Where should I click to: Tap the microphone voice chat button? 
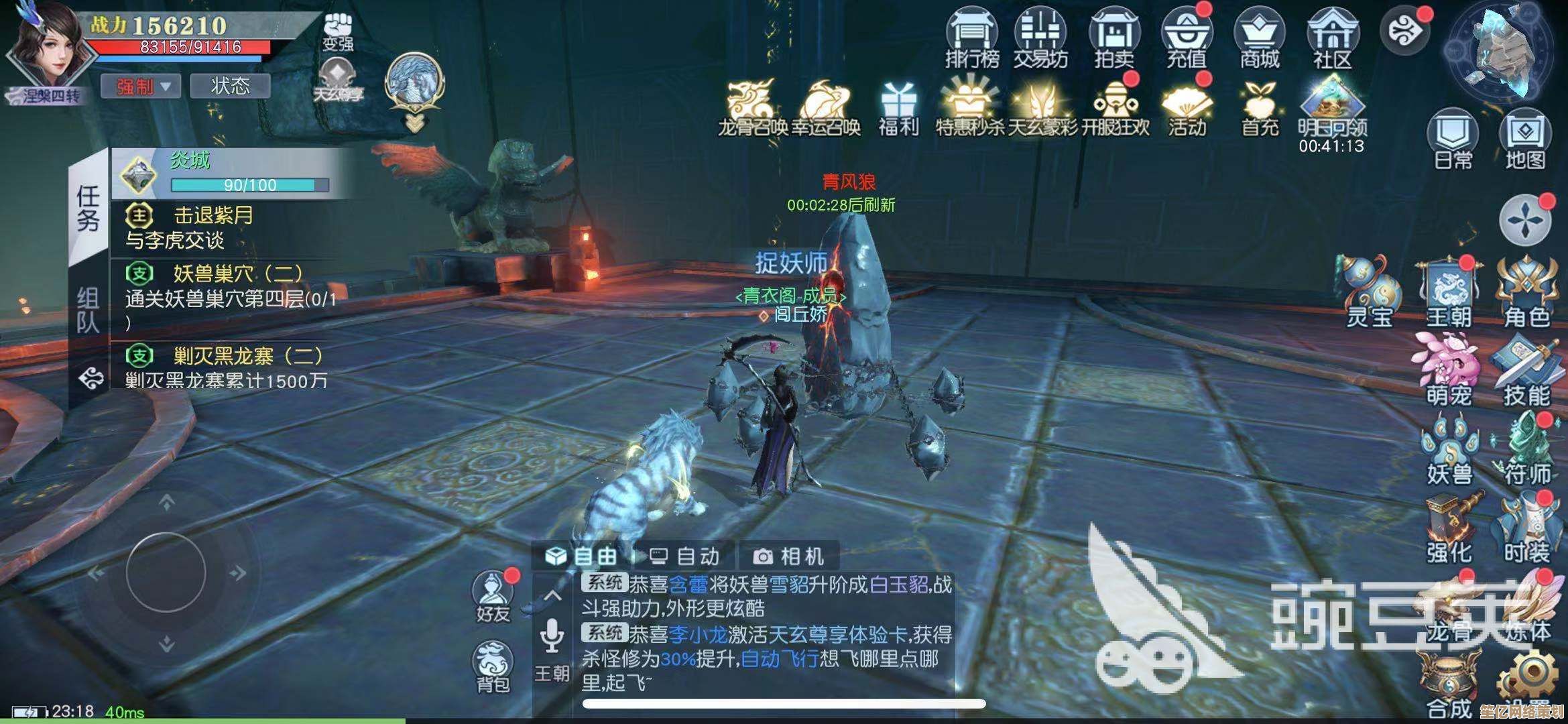coord(552,635)
